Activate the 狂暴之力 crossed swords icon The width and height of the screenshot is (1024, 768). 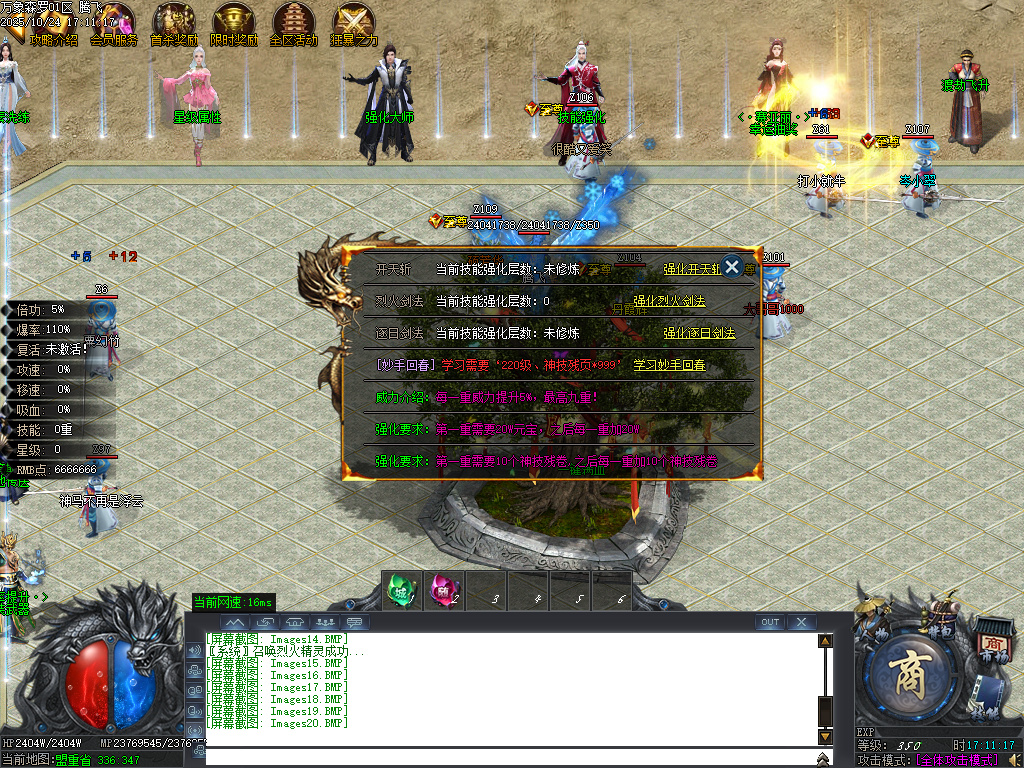point(354,24)
